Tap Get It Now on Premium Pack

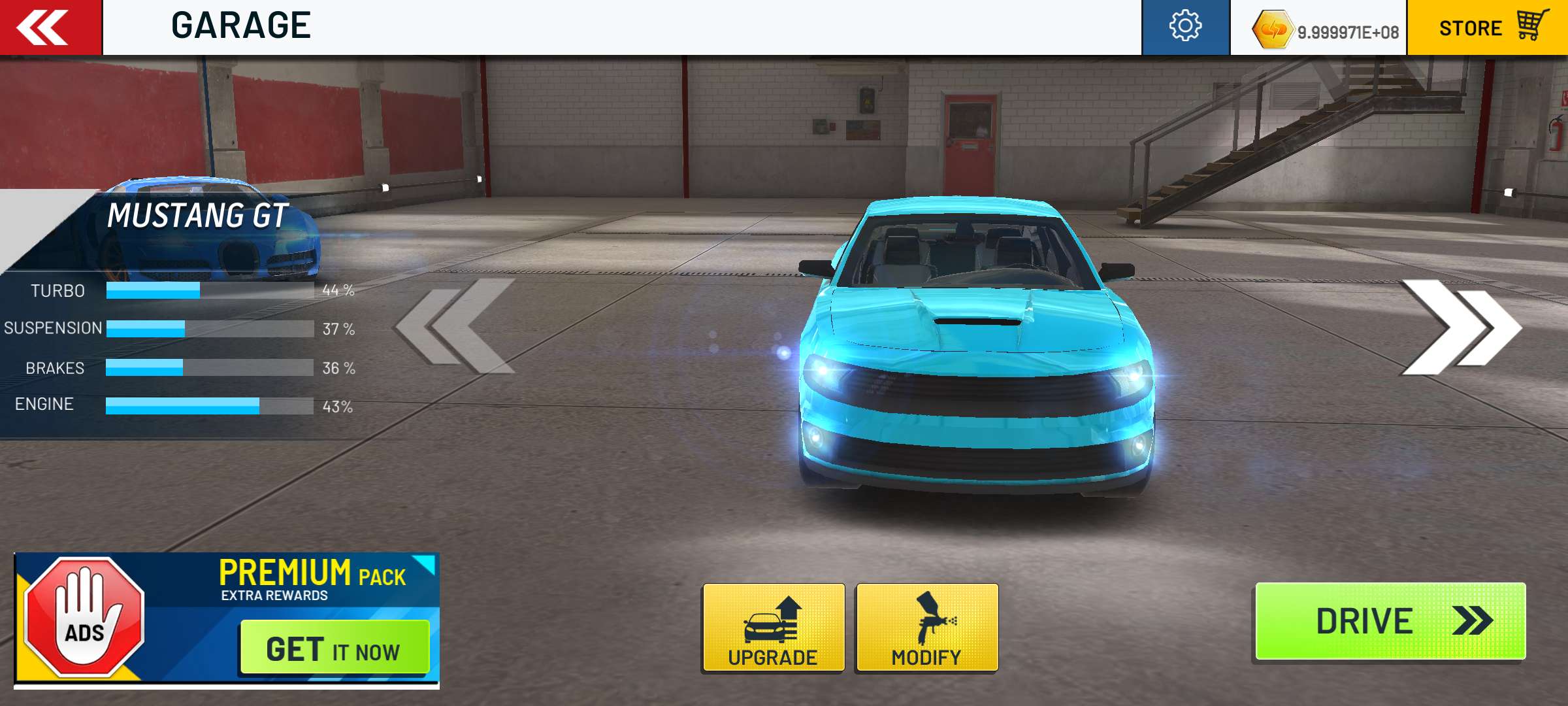[x=335, y=648]
